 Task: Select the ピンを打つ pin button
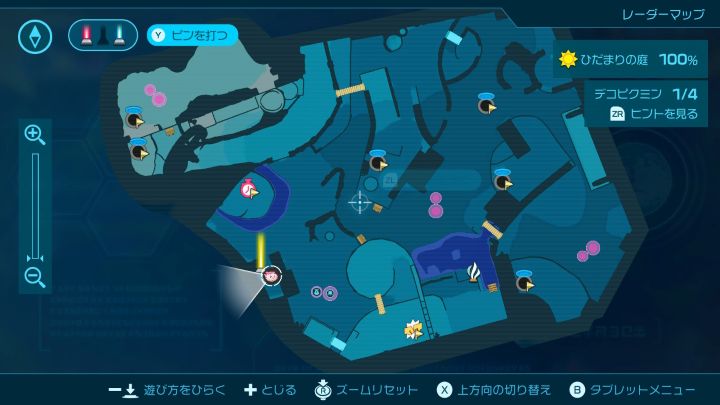pos(194,36)
